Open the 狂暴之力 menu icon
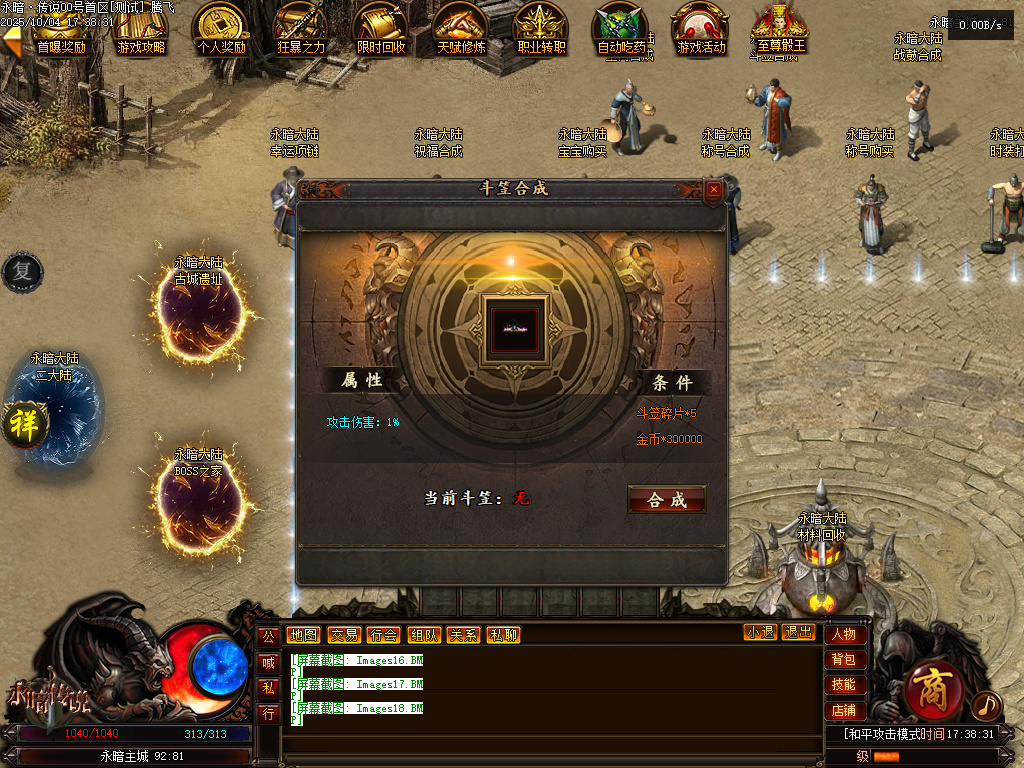This screenshot has width=1024, height=768. 301,29
